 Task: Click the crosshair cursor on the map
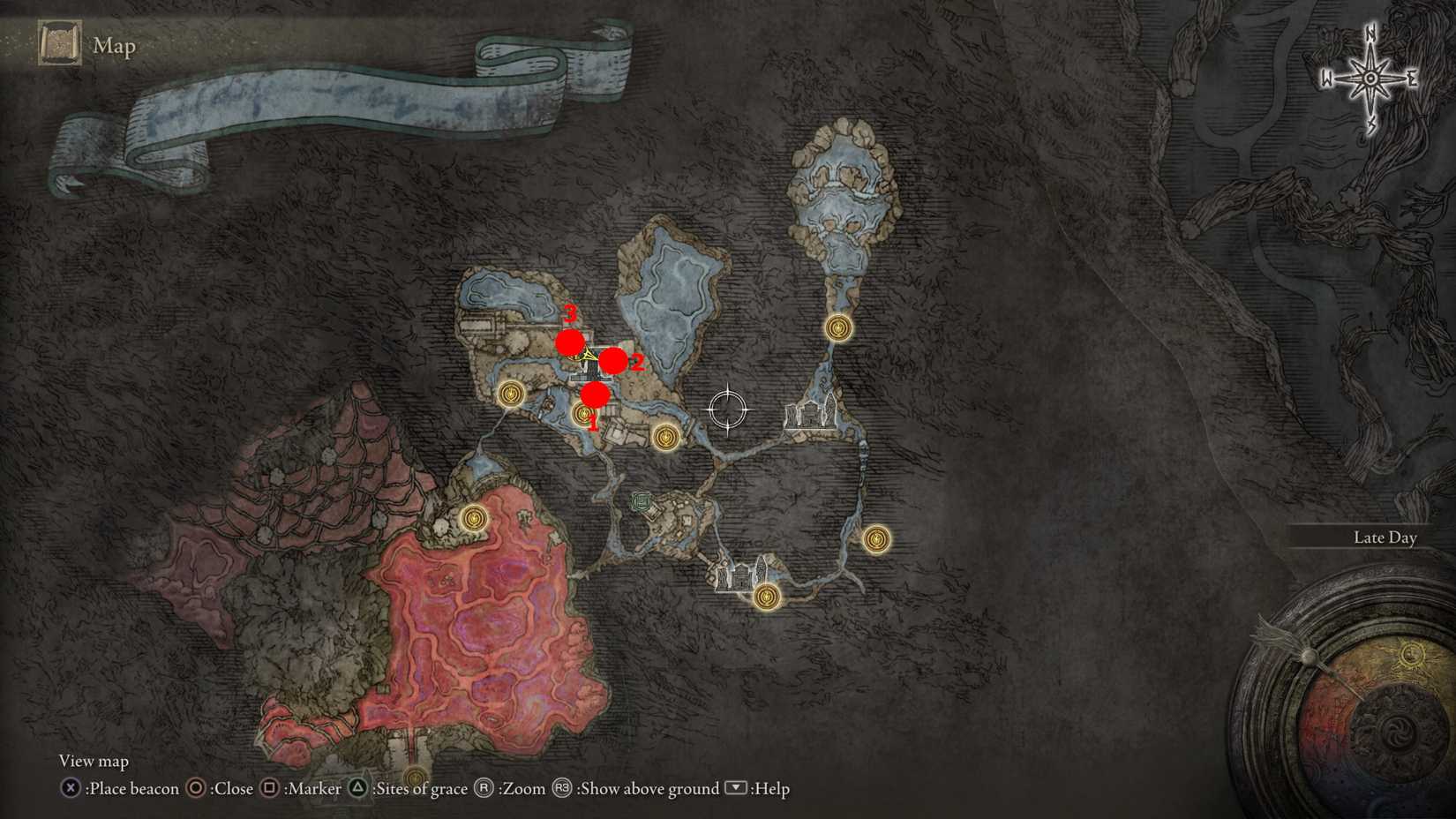(x=727, y=411)
